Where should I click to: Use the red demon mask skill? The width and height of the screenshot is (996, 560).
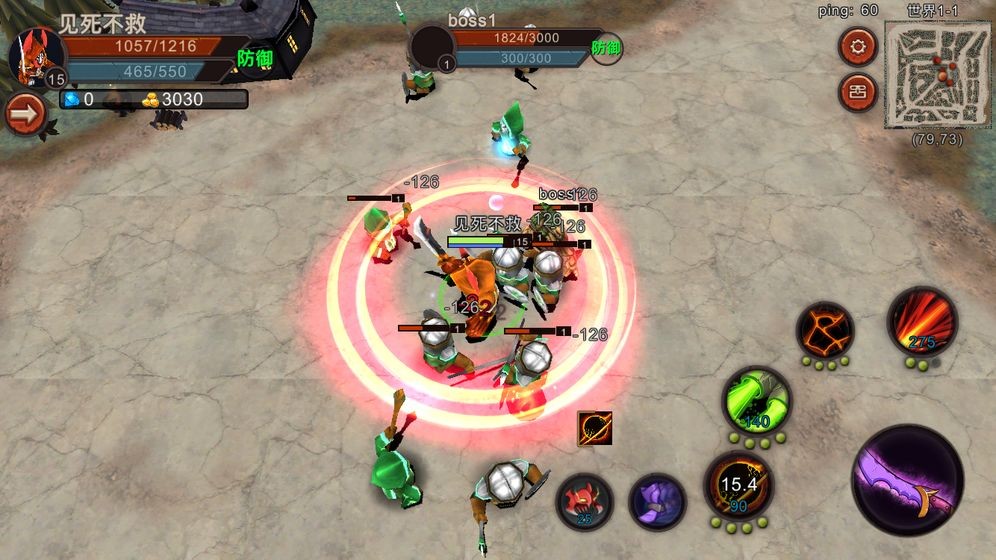click(585, 500)
